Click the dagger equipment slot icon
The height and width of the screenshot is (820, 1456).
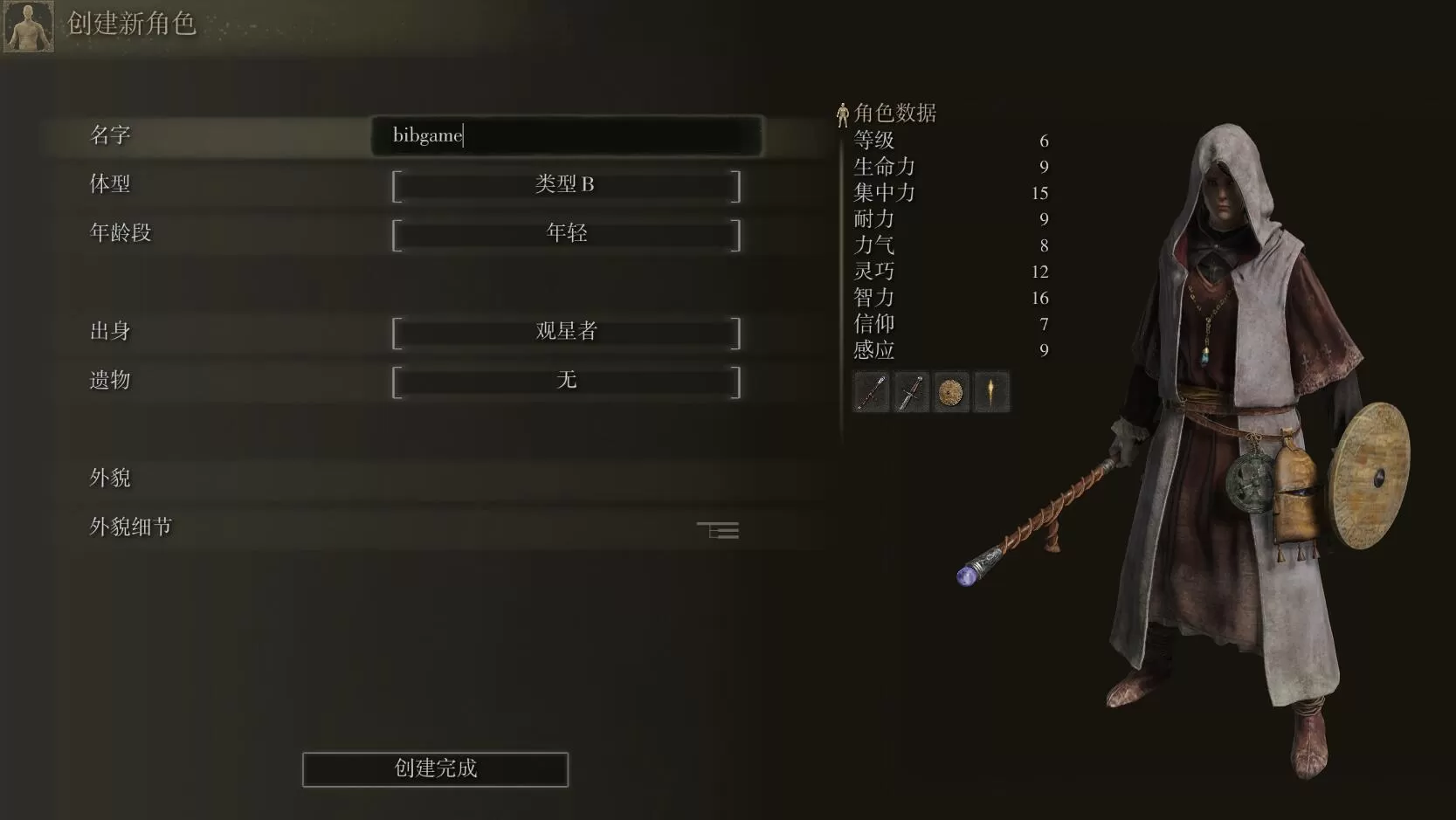pyautogui.click(x=911, y=391)
